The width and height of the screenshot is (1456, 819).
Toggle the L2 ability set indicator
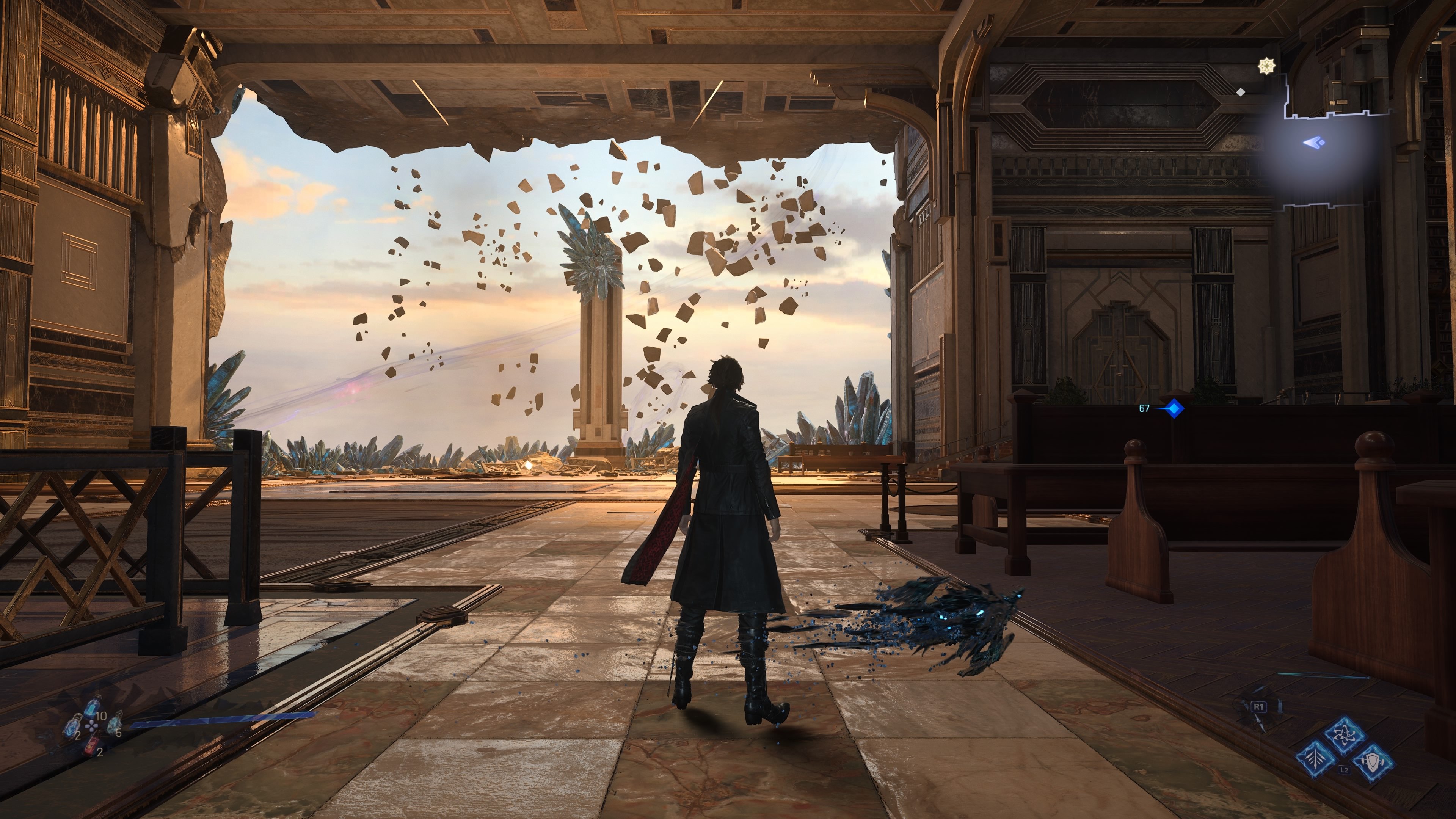click(1344, 770)
